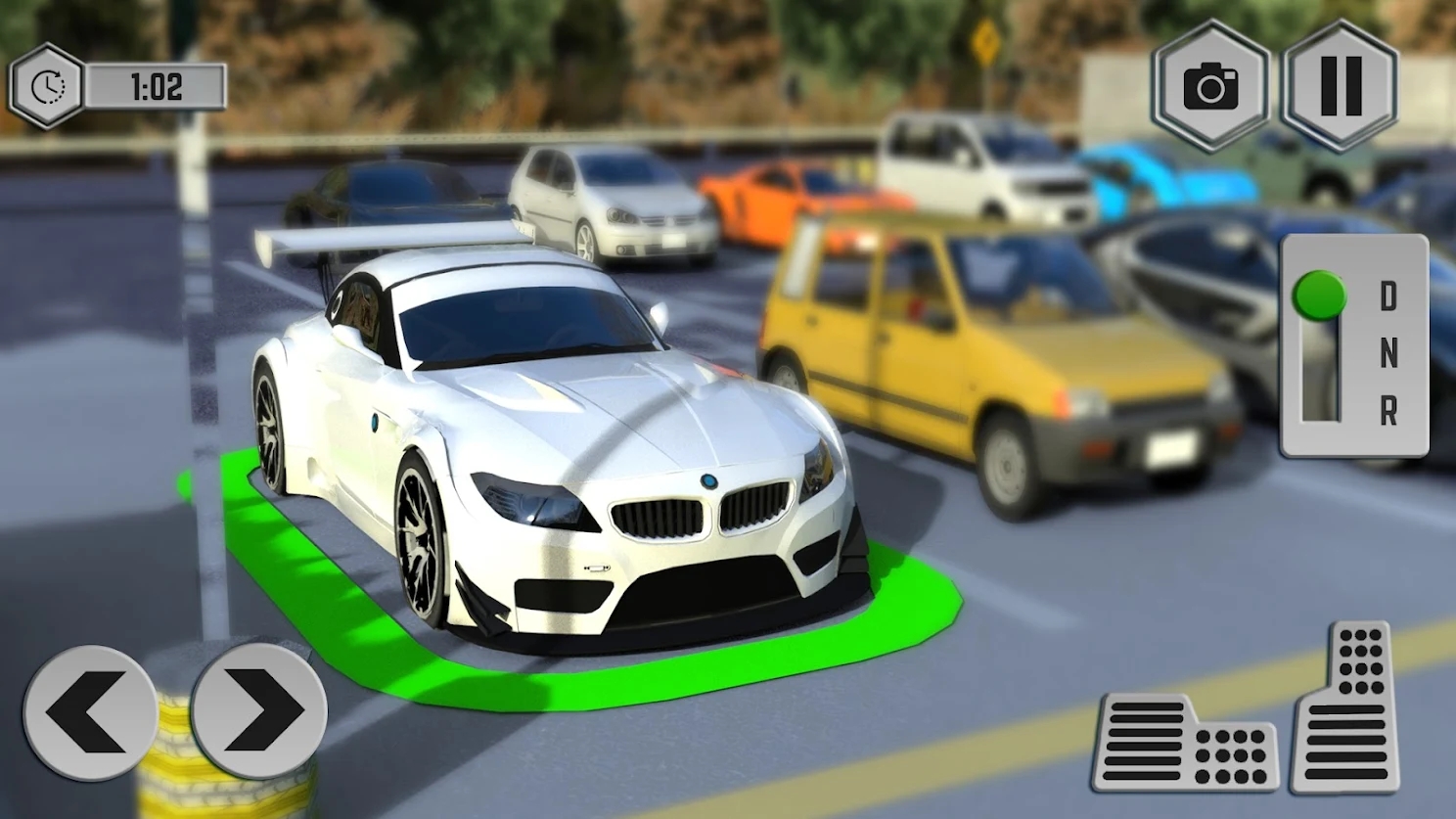The width and height of the screenshot is (1456, 819).
Task: Click the clock icon beside the timer
Action: coord(47,87)
